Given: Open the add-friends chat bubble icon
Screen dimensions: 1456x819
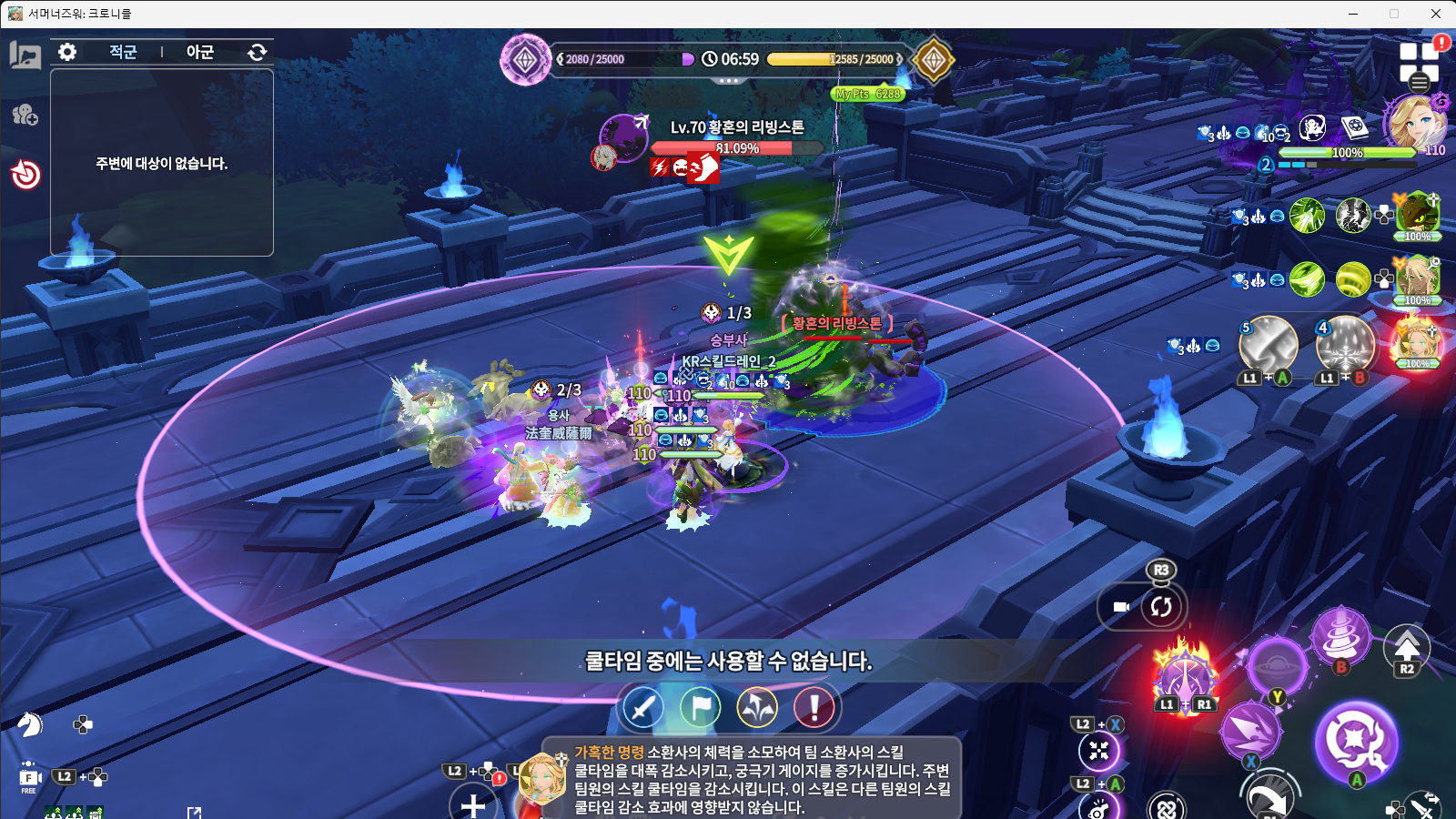Looking at the screenshot, I should click(25, 115).
